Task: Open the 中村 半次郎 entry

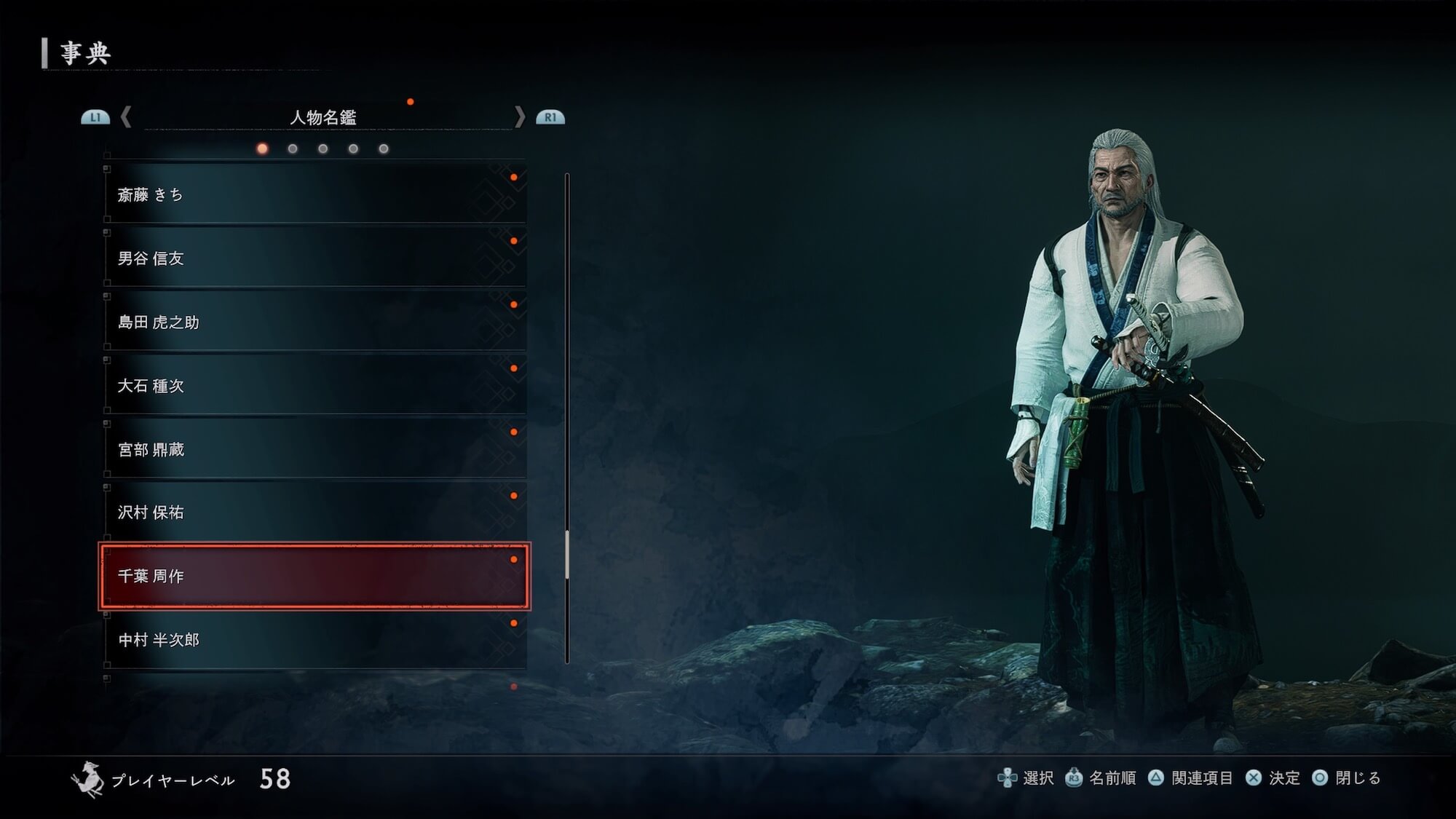Action: pos(314,640)
